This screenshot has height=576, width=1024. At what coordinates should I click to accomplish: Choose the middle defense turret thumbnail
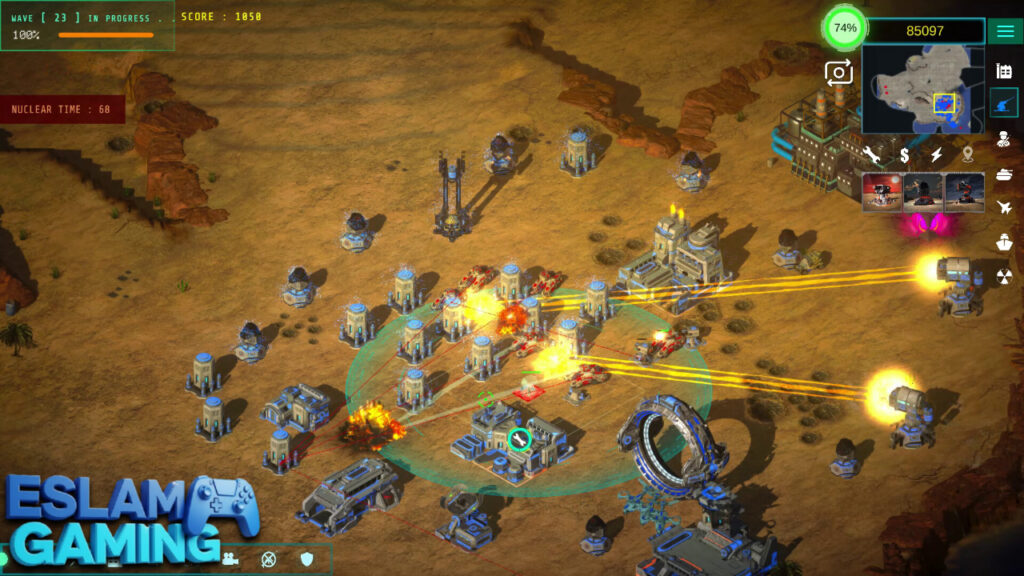tap(923, 192)
